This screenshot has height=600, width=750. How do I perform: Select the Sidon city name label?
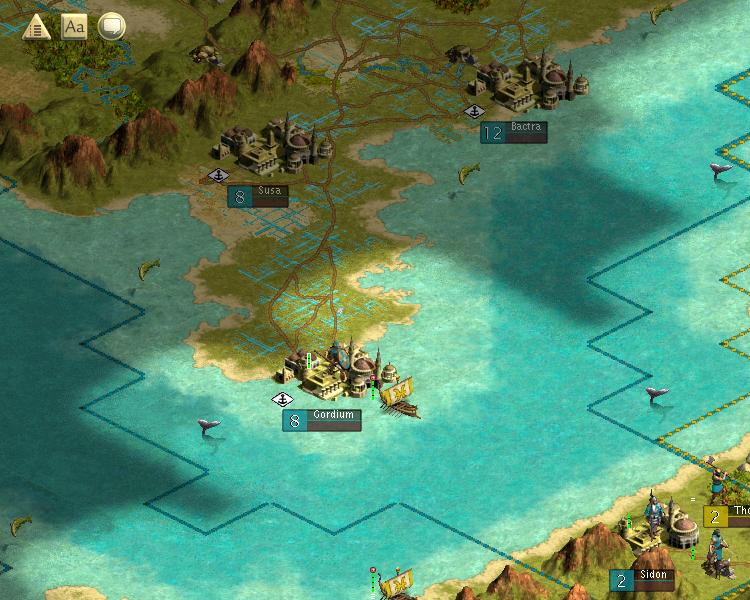(655, 576)
